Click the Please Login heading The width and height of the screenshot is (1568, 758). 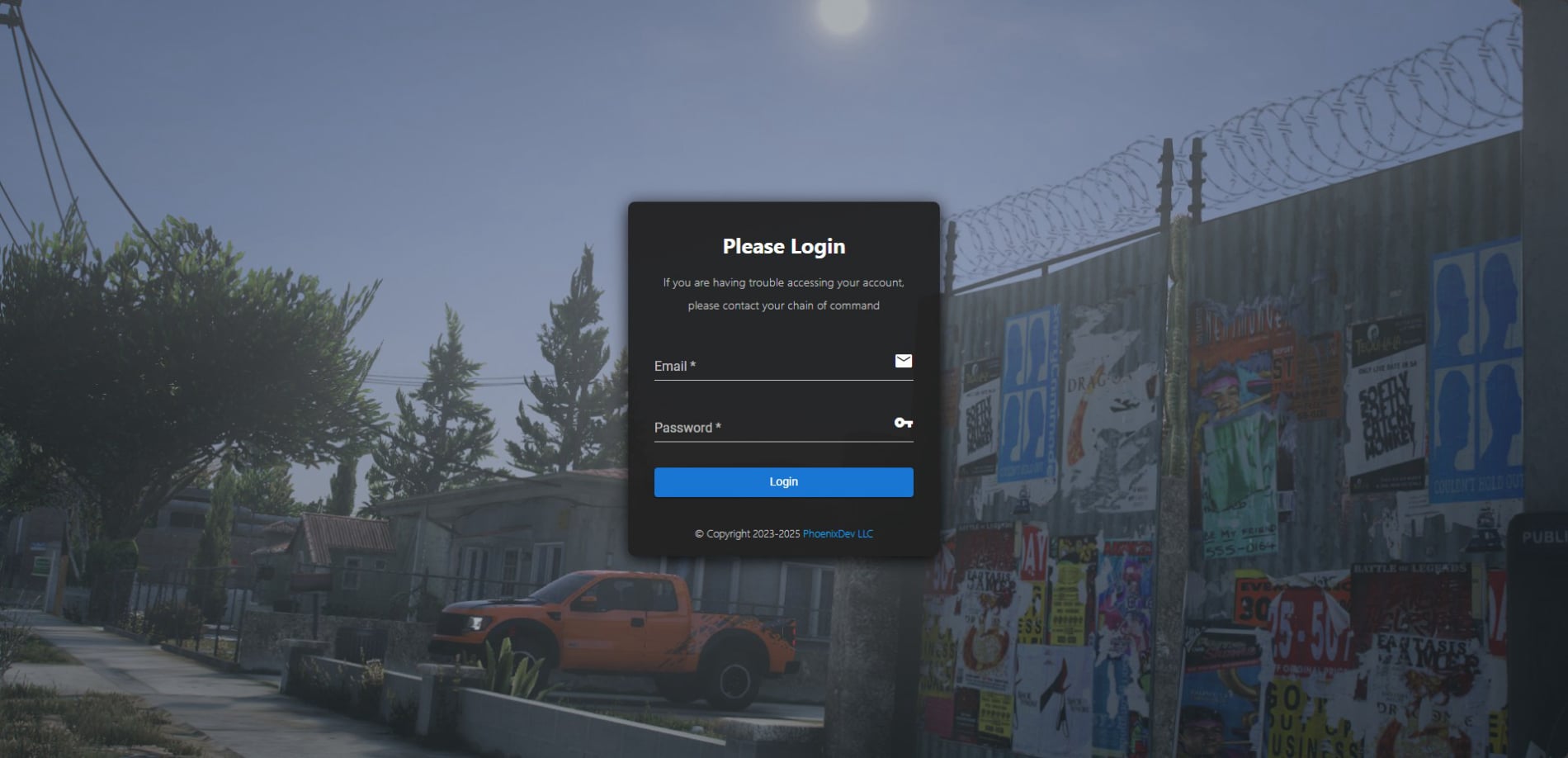(783, 245)
